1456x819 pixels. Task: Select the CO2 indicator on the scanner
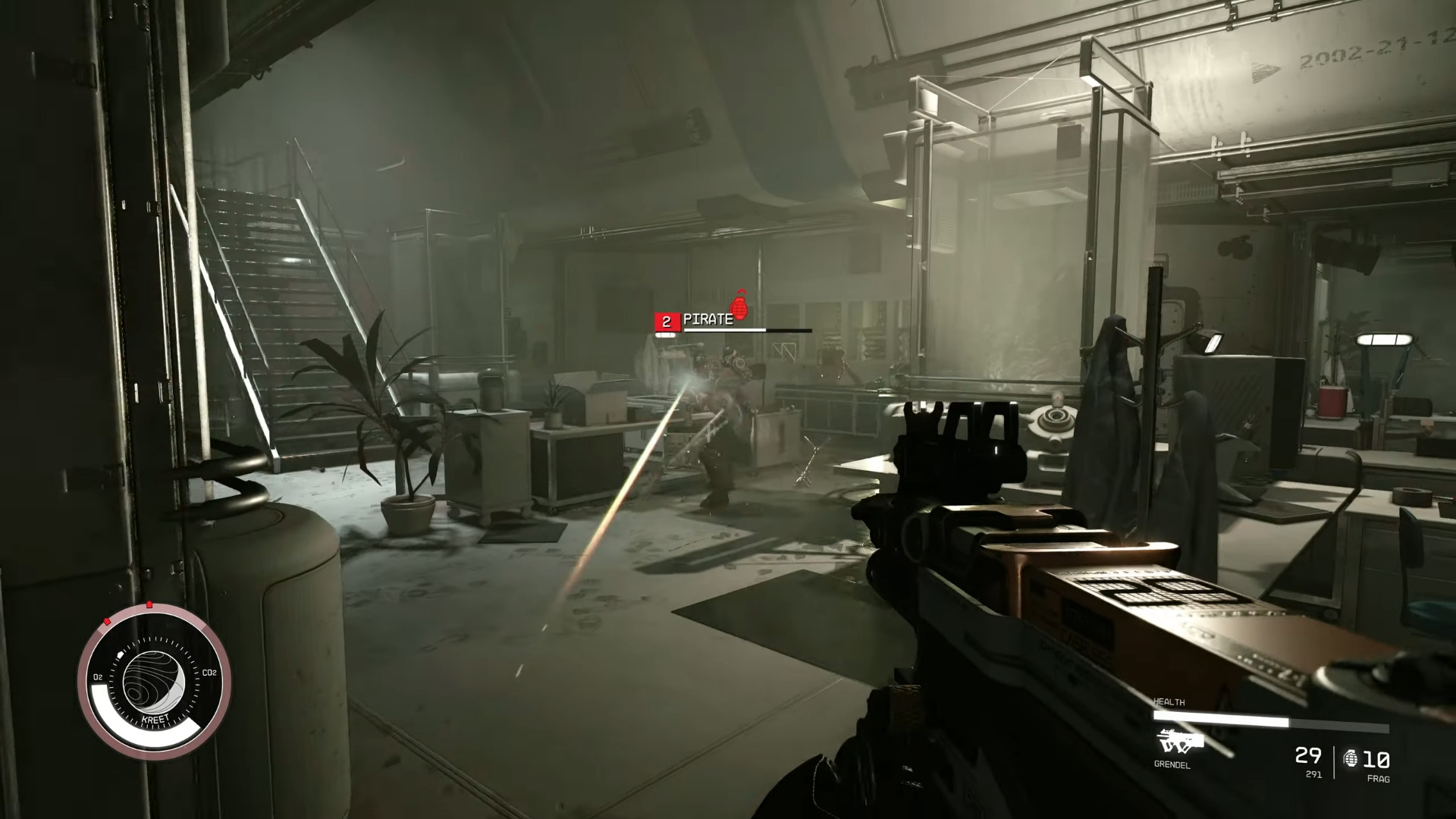210,673
